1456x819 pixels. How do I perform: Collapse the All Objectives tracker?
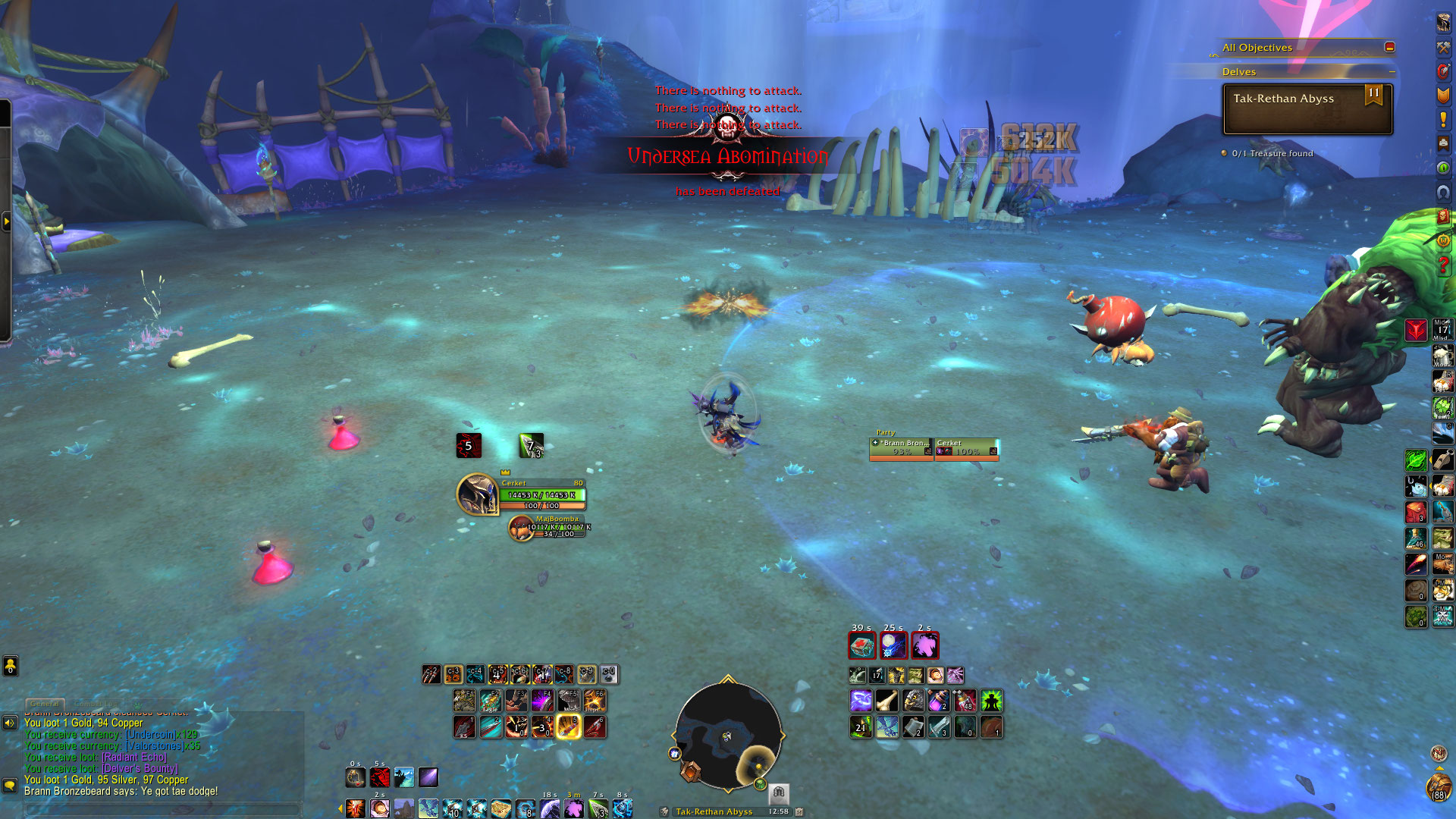pos(1389,47)
